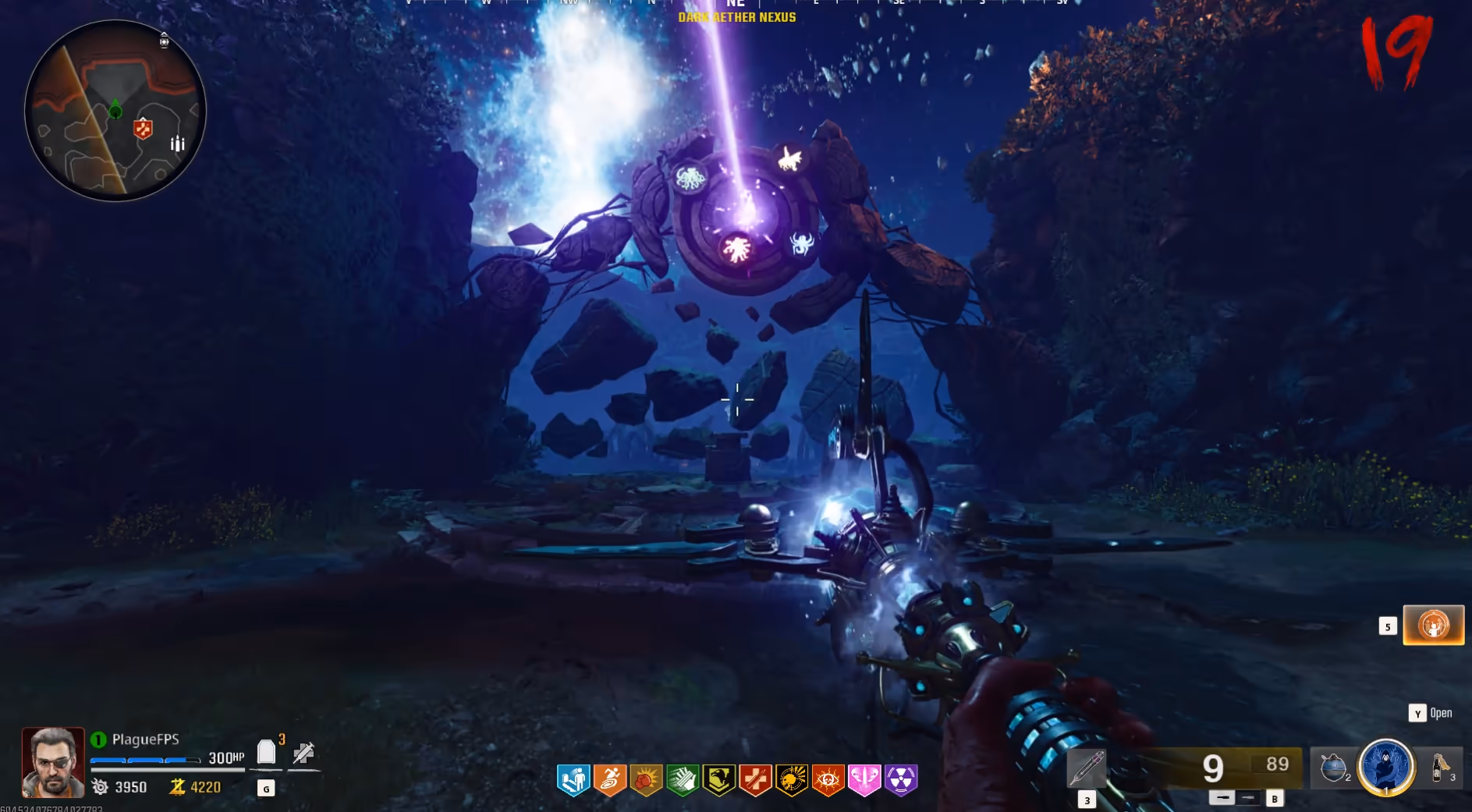This screenshot has height=812, width=1472.
Task: Click the ammo cache marker on the minimap
Action: click(x=178, y=144)
